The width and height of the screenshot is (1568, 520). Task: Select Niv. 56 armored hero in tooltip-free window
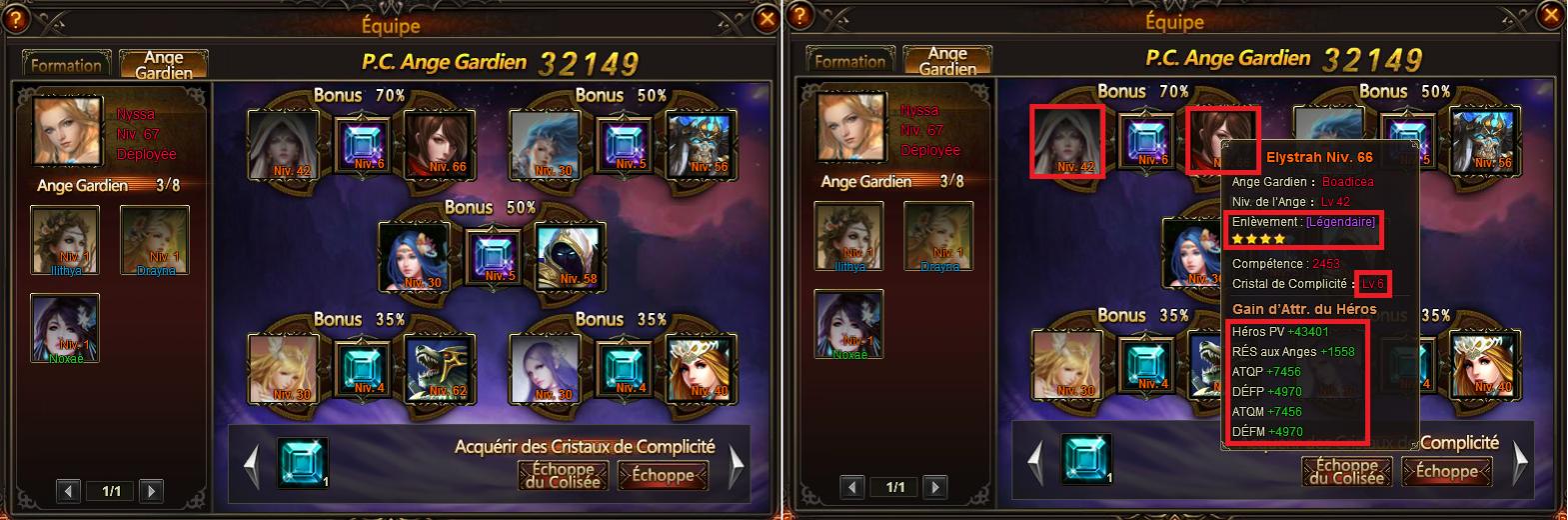click(x=699, y=145)
